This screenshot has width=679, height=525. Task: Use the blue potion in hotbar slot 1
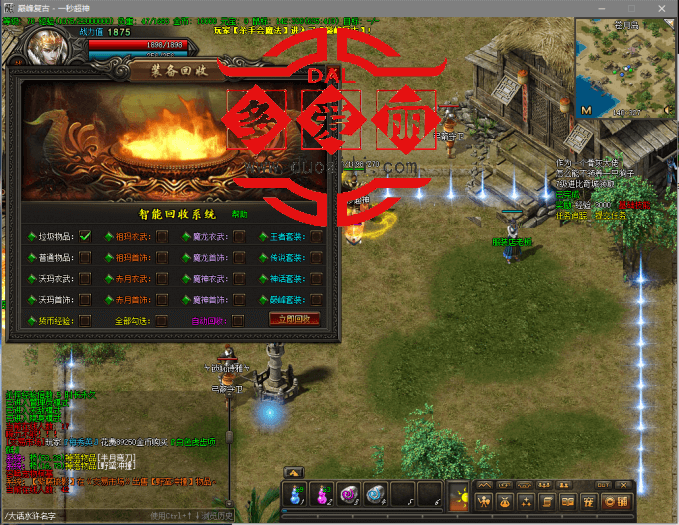297,492
